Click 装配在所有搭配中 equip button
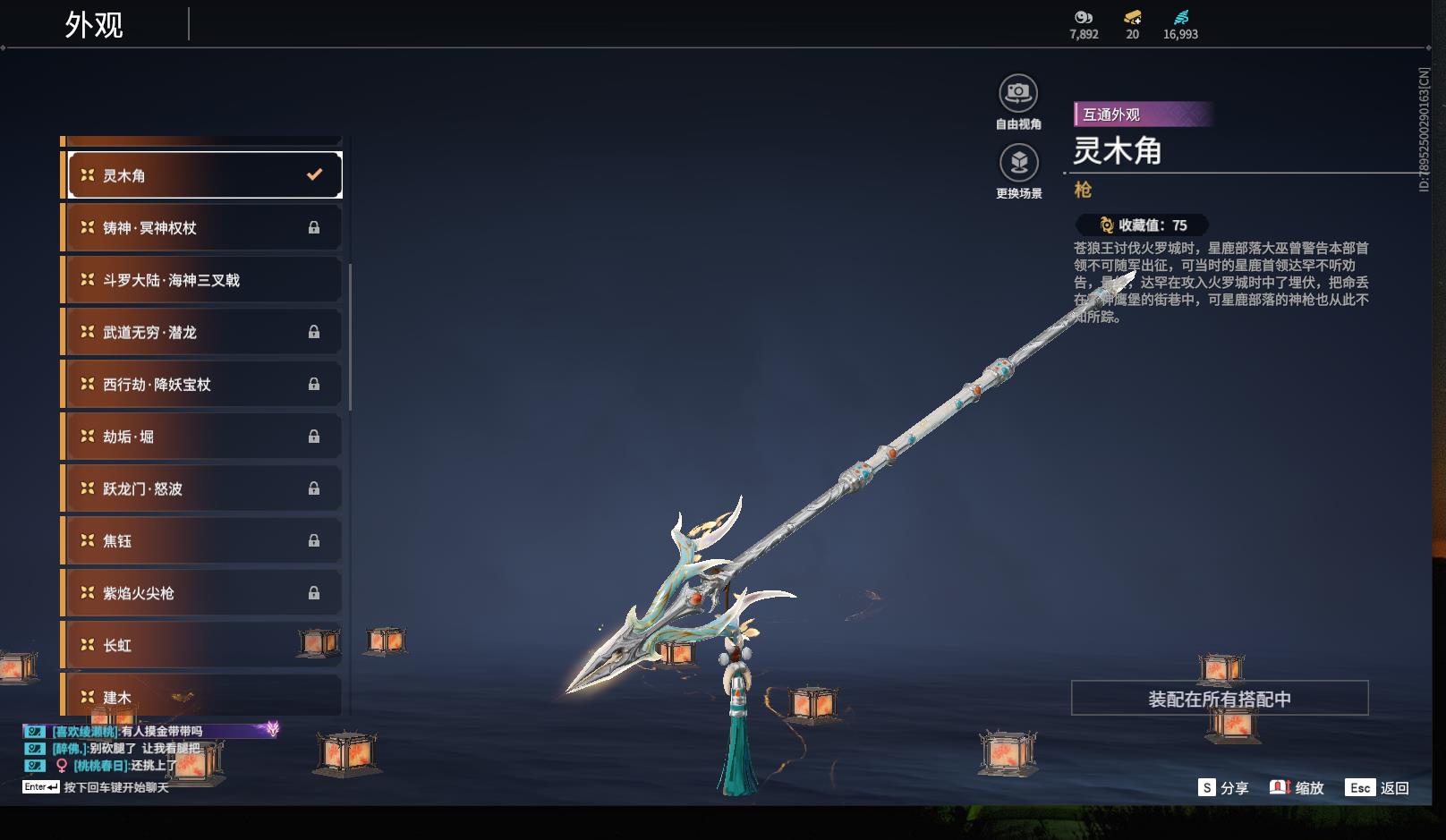 [x=1220, y=699]
